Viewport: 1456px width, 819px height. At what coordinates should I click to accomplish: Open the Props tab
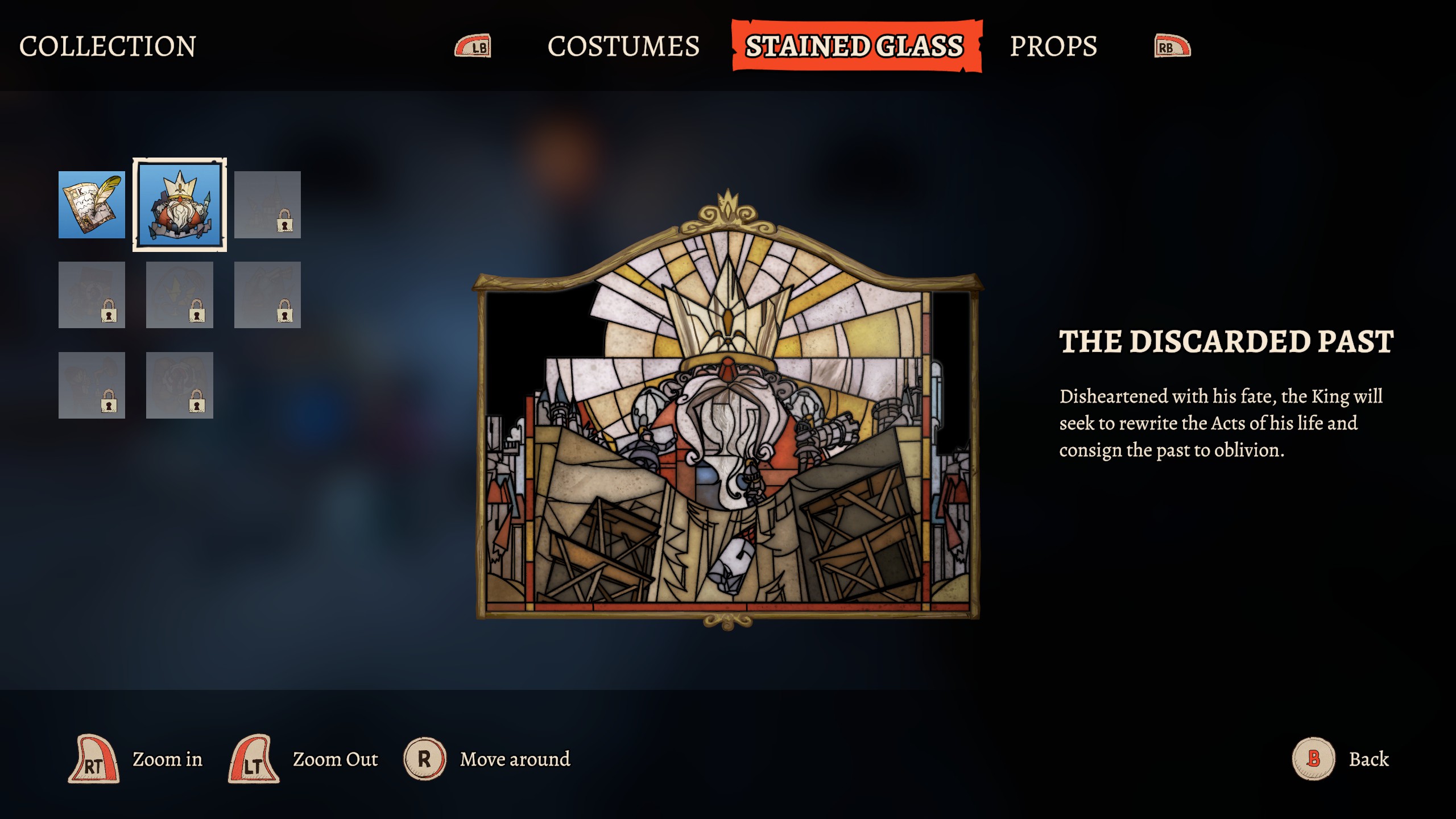coord(1053,46)
